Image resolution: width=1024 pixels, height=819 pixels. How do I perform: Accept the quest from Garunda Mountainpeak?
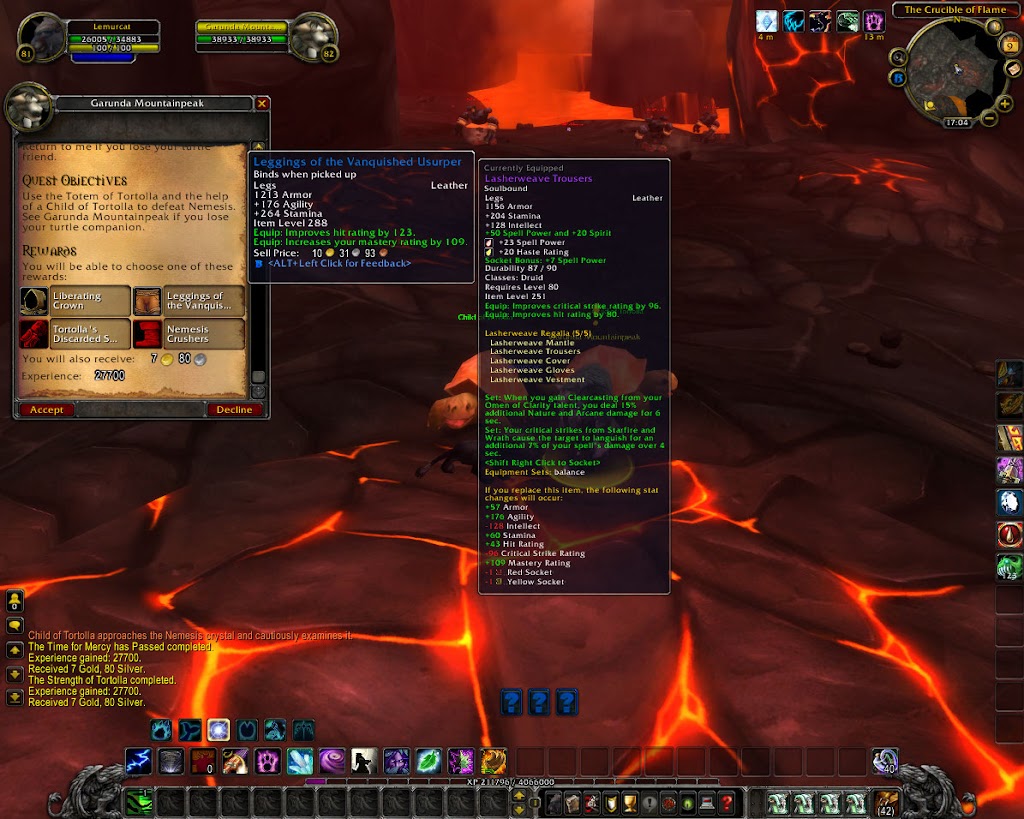point(46,409)
